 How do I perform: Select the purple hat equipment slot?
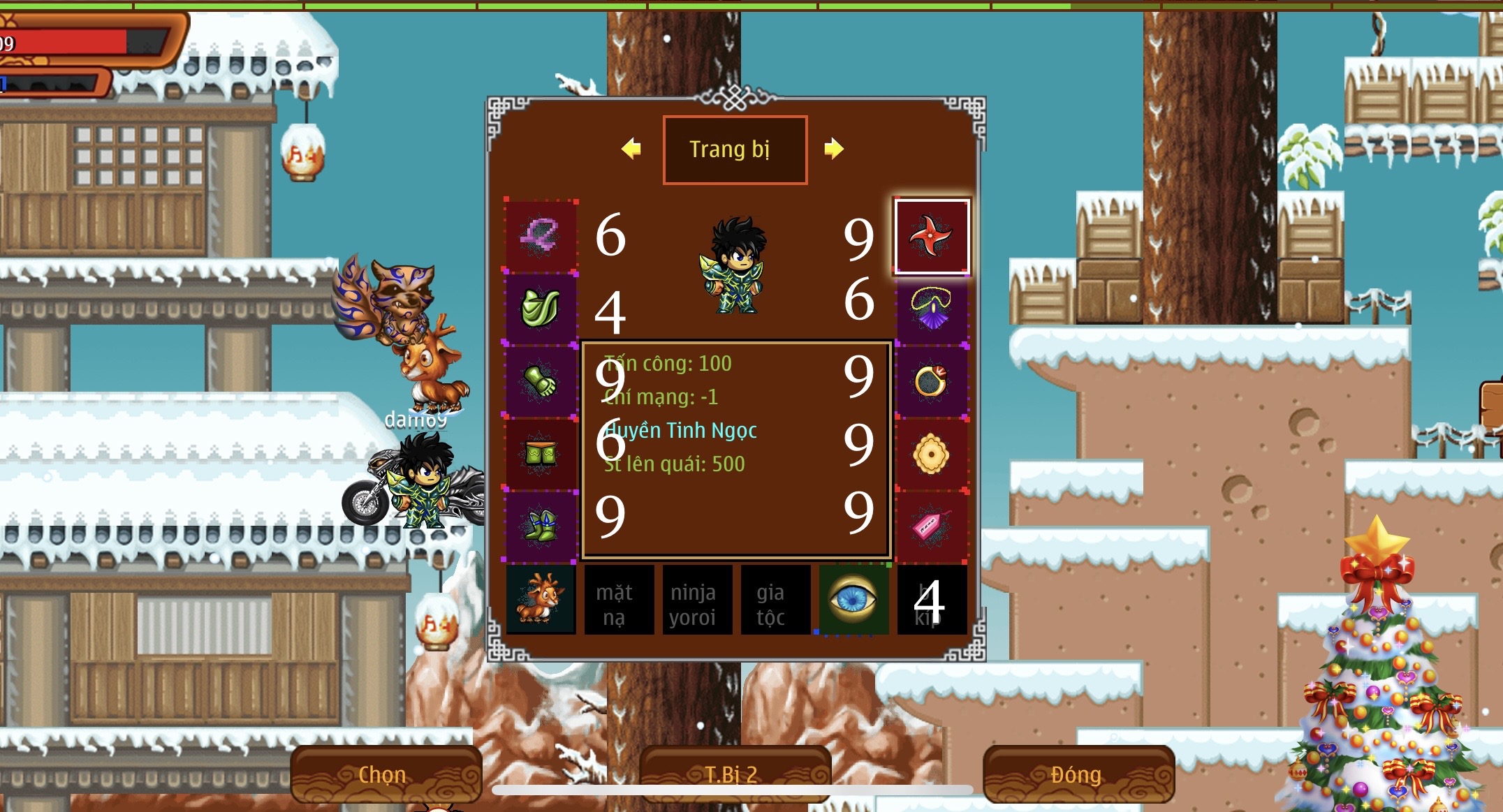(x=541, y=236)
